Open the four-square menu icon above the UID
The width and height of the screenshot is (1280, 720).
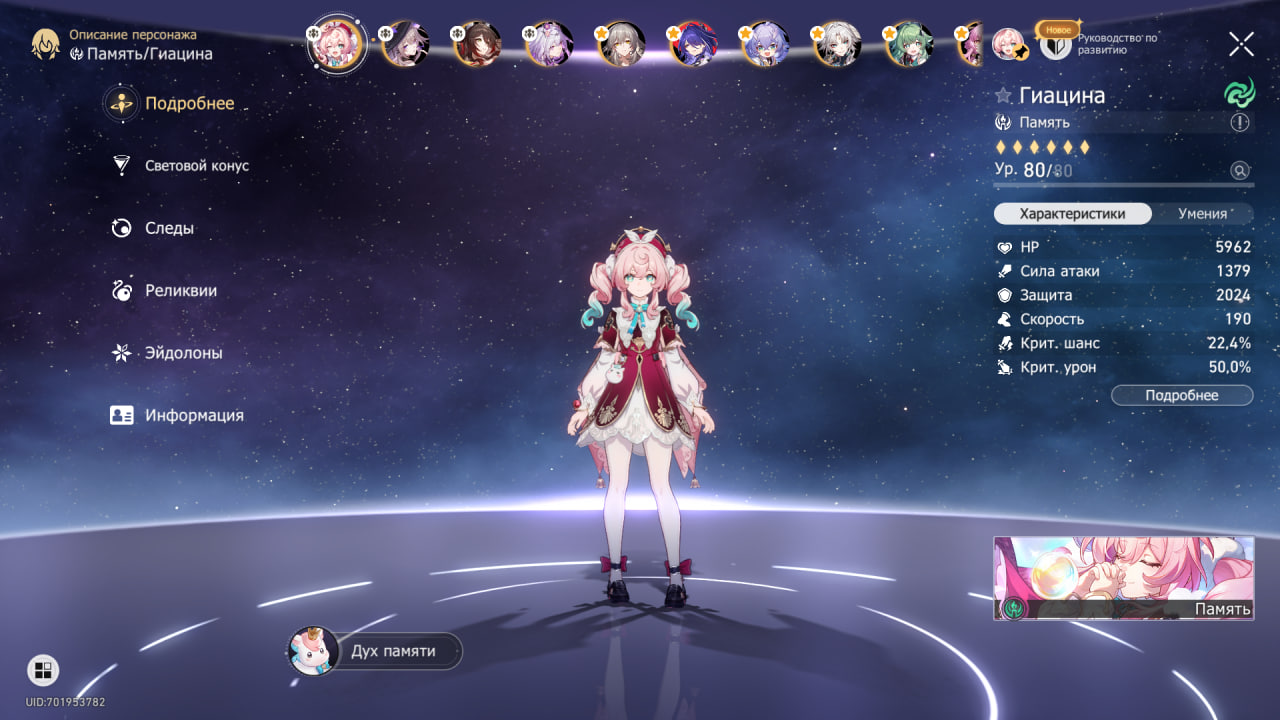43,670
